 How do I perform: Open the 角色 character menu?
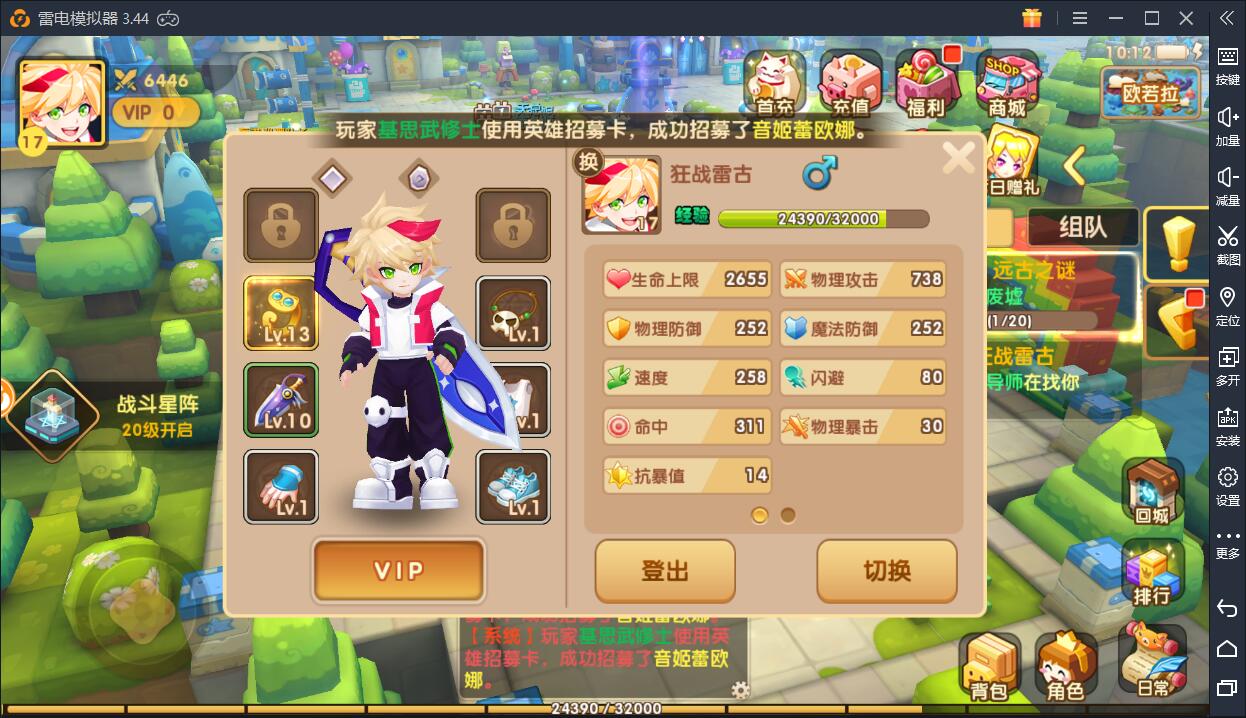coord(1066,665)
